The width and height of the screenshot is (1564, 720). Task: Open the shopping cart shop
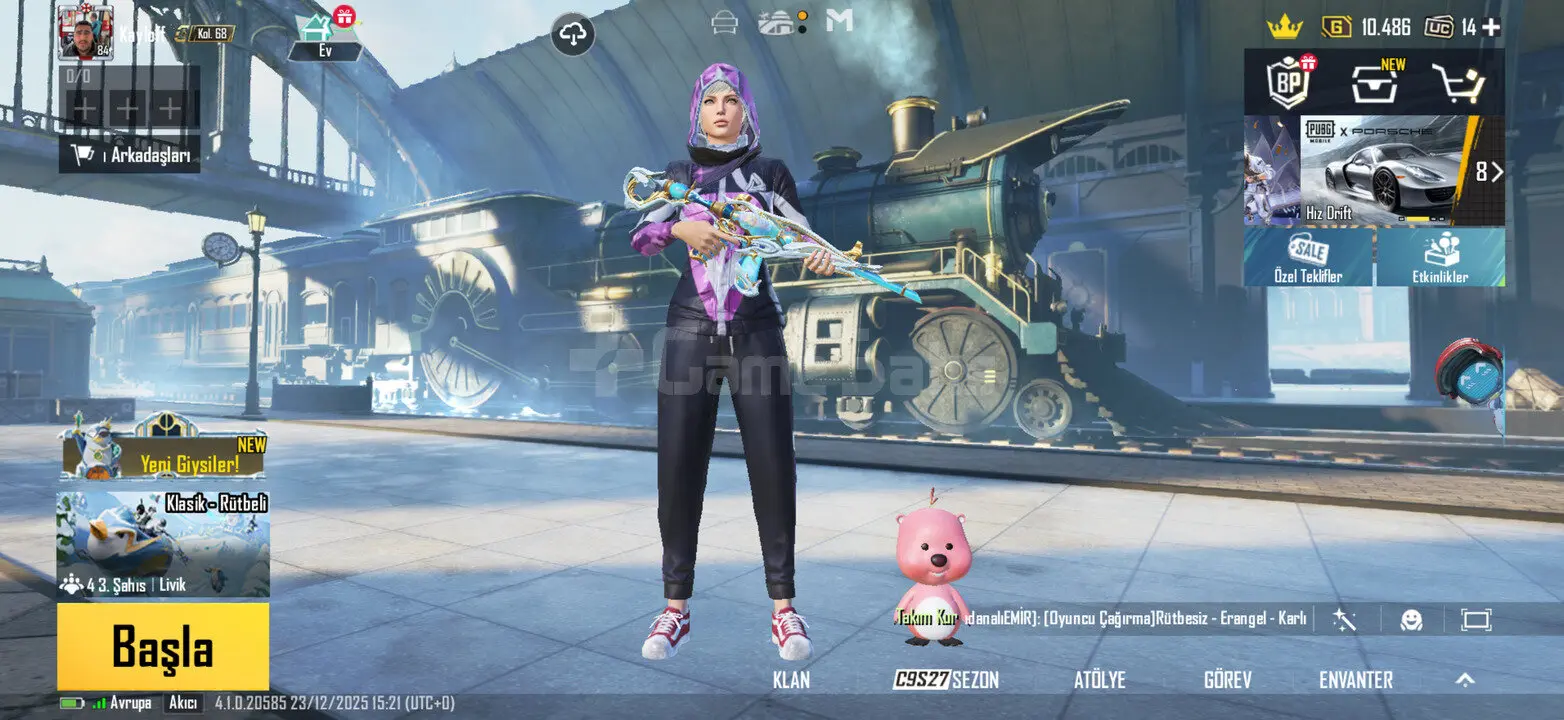click(1457, 83)
